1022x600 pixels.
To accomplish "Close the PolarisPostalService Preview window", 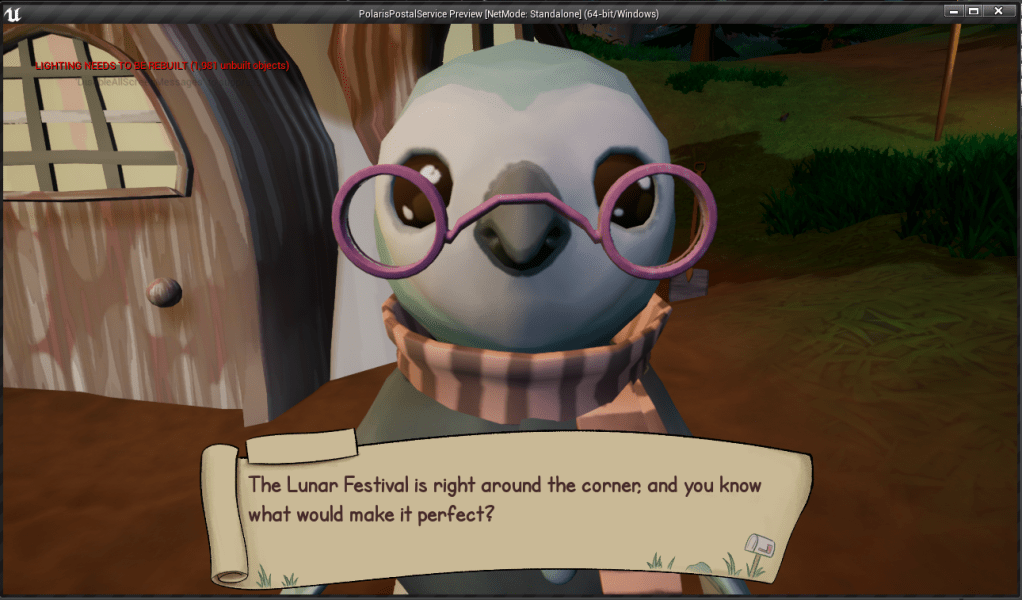I will click(x=998, y=10).
